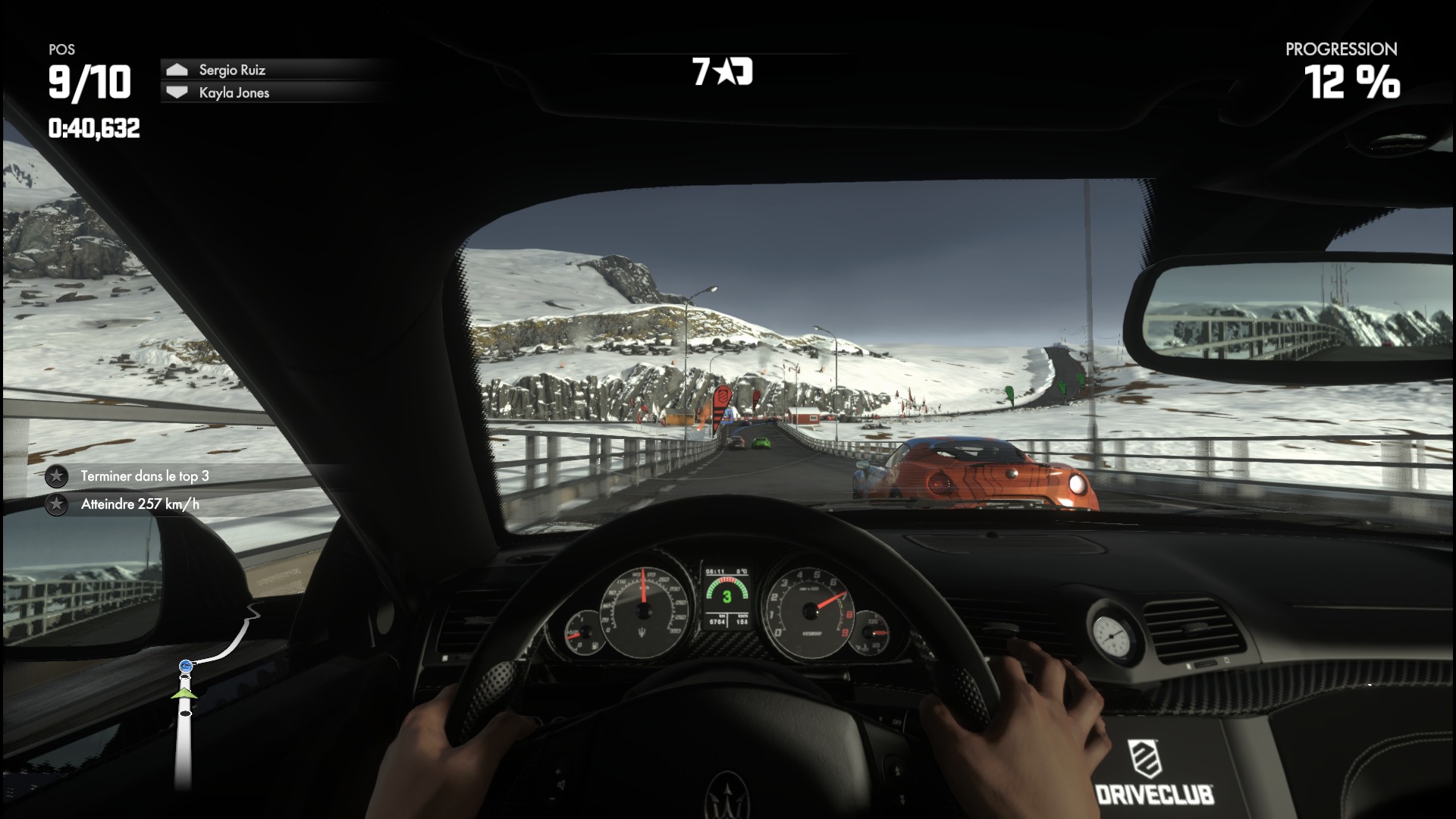Image resolution: width=1456 pixels, height=819 pixels.
Task: Click the star counter icon
Action: [x=723, y=72]
